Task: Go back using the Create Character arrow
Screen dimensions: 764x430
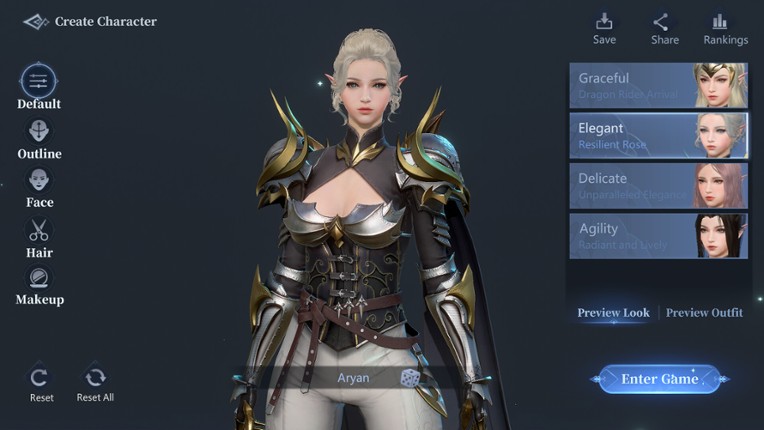Action: 36,21
